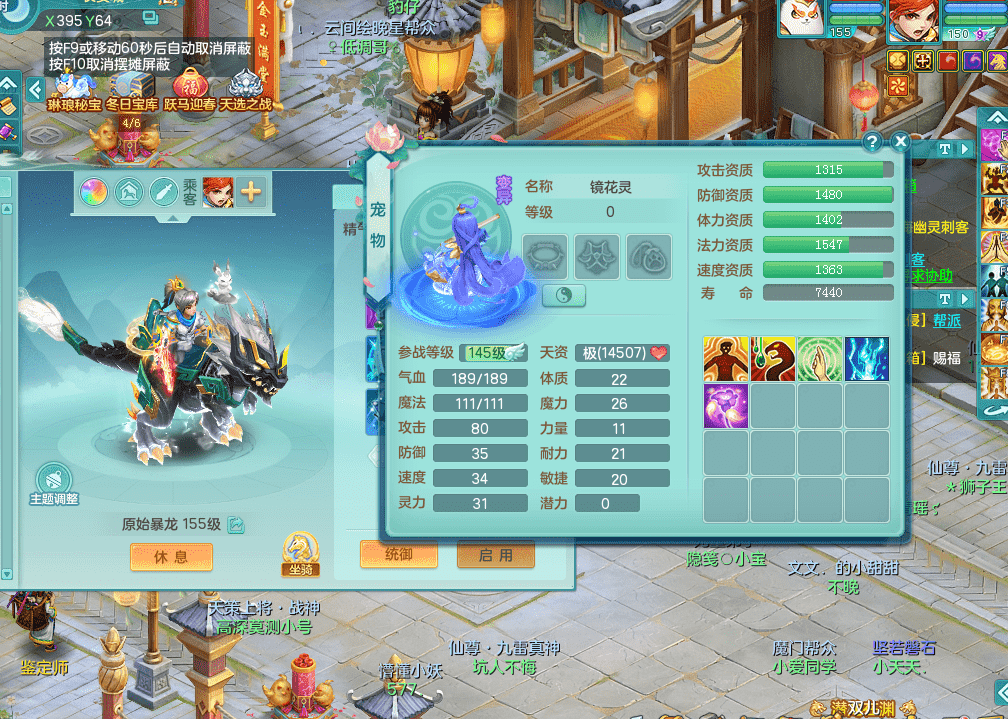This screenshot has height=719, width=1008.
Task: Click the 宠物 (Pet) side tab
Action: [378, 225]
